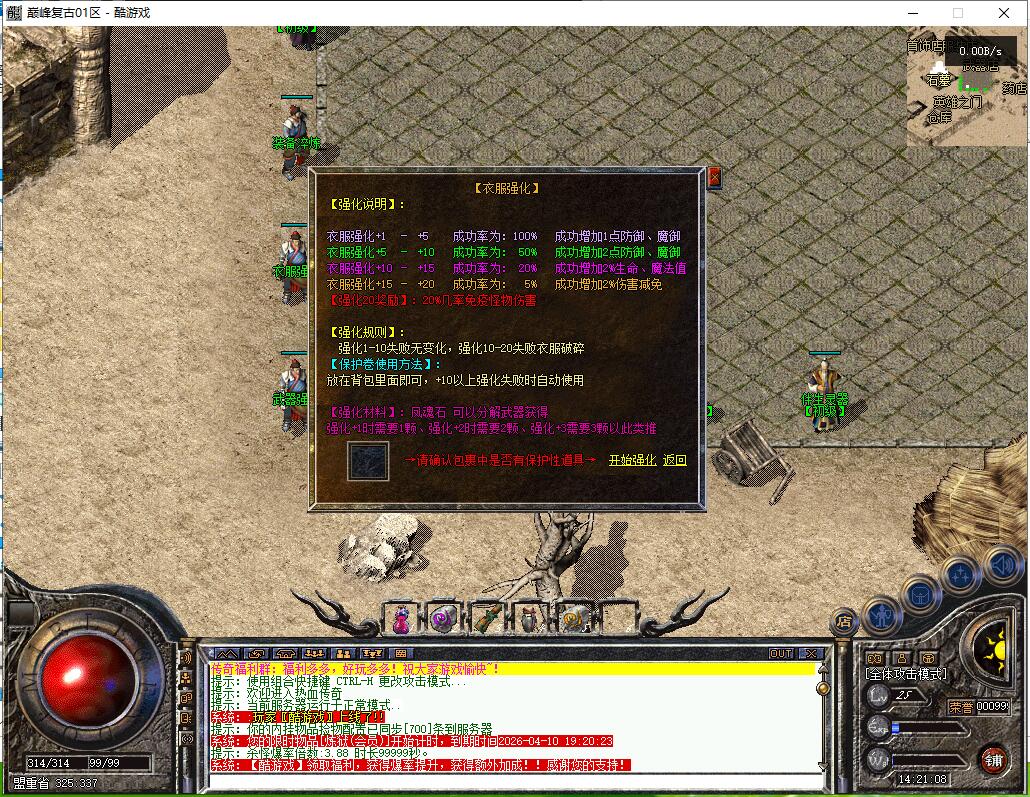Maximize the game window
The height and width of the screenshot is (797, 1030).
click(957, 13)
